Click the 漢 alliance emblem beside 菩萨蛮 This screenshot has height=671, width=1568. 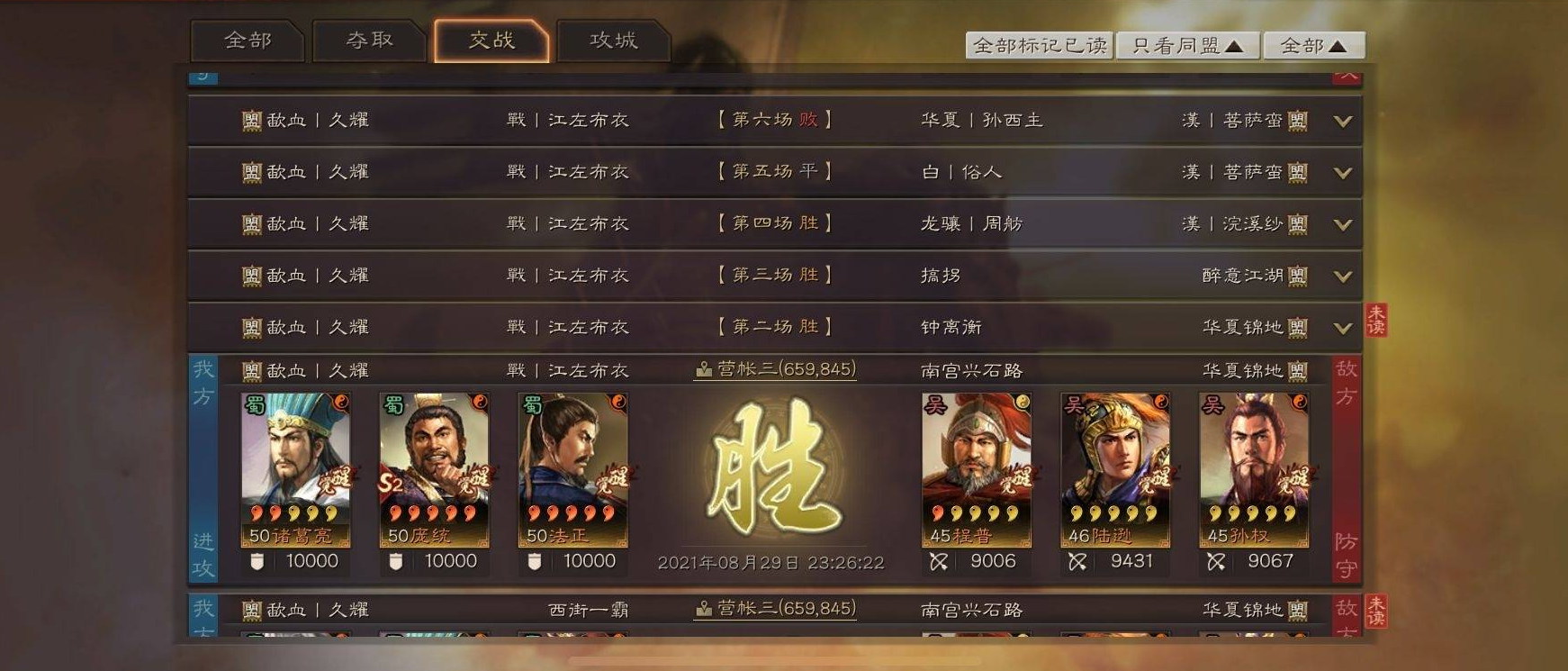1297,120
